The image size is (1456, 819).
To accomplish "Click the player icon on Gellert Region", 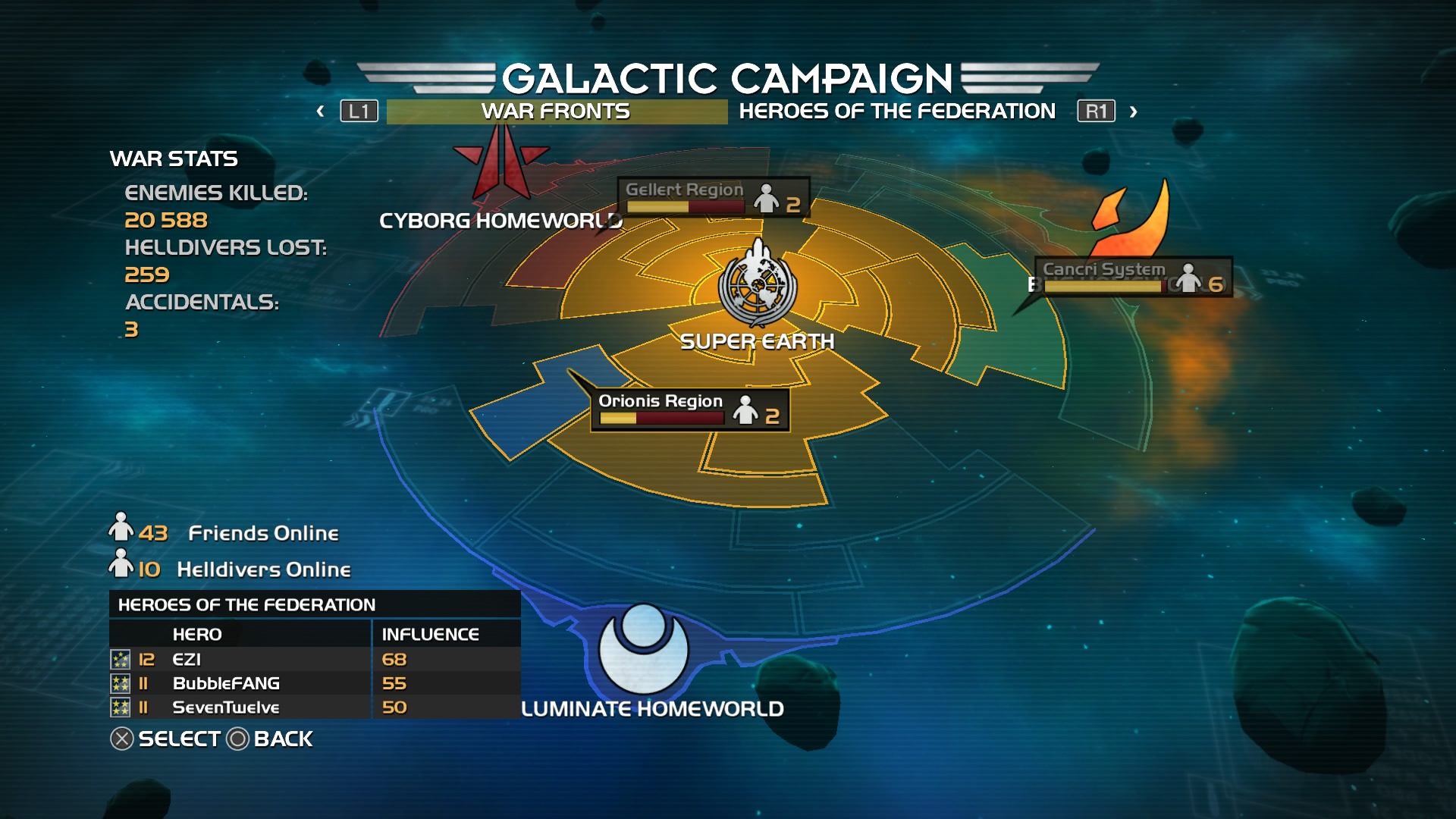I will (767, 199).
